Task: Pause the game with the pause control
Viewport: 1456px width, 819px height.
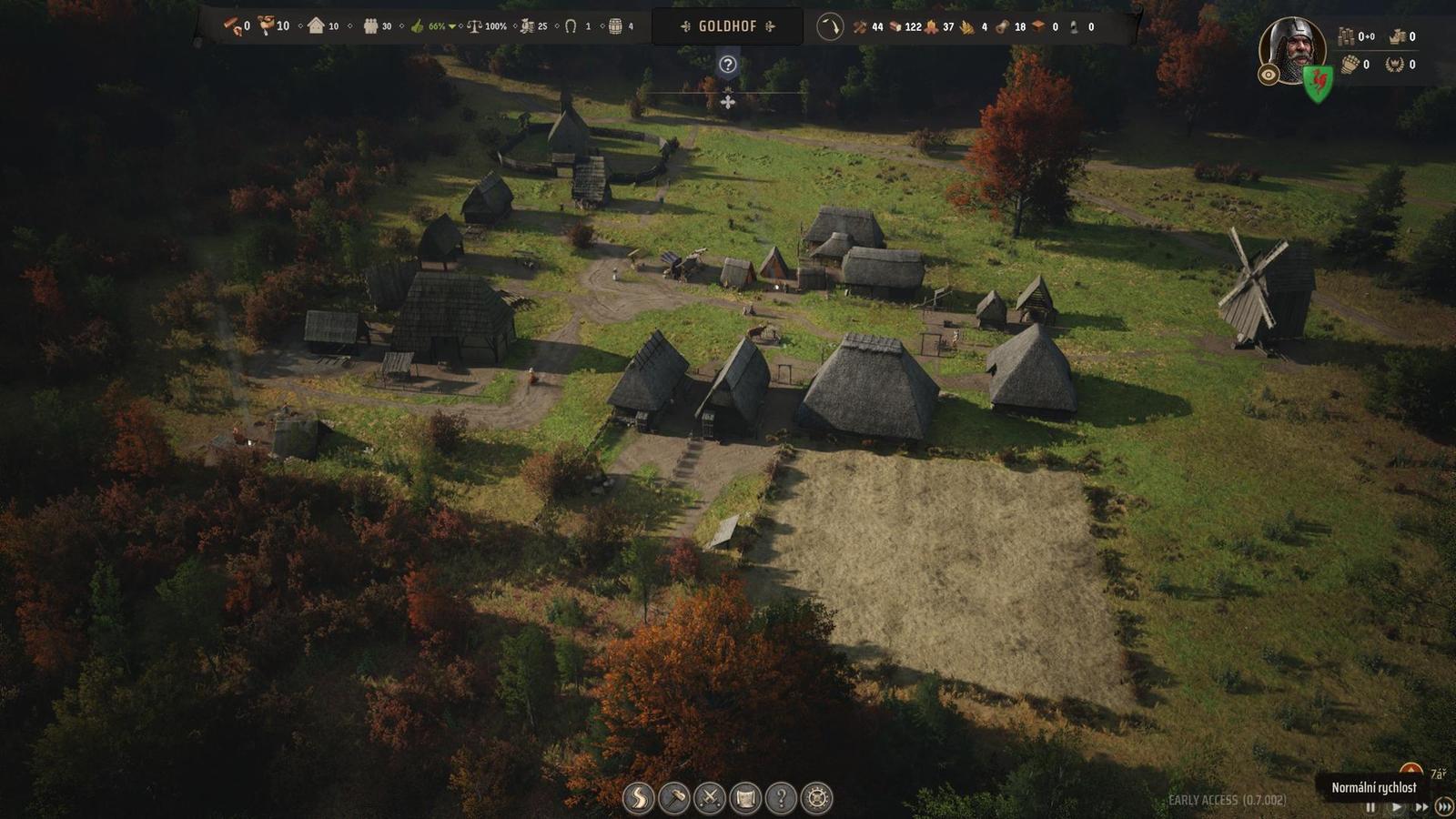Action: [1371, 806]
